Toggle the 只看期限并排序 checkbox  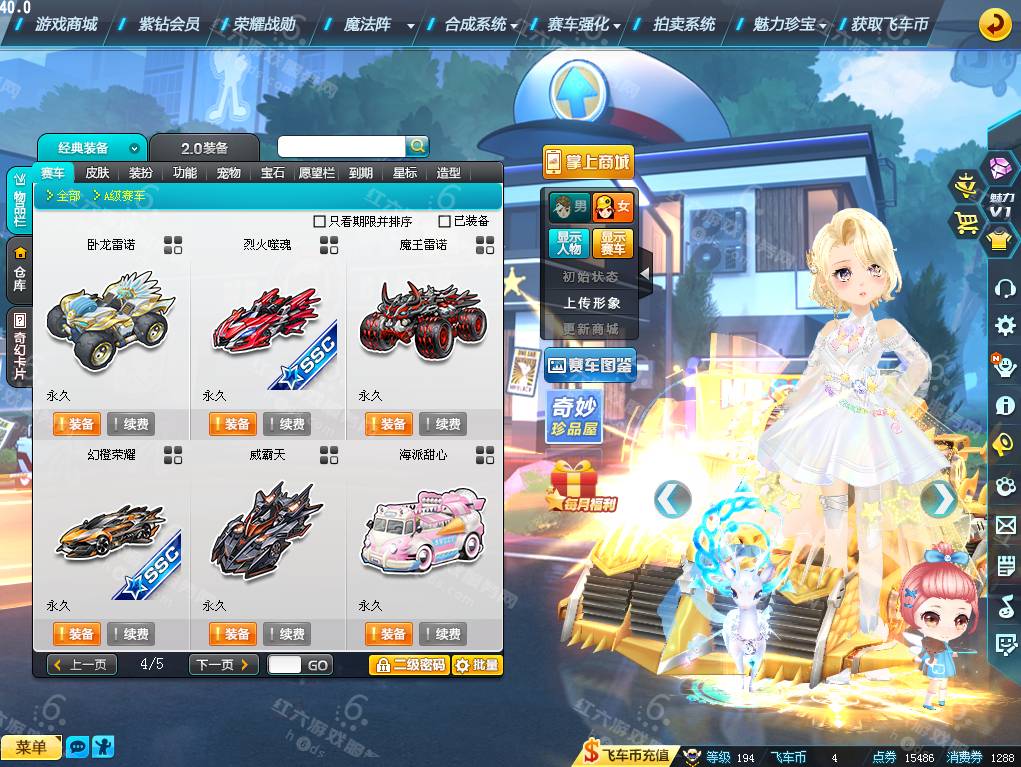[x=320, y=221]
